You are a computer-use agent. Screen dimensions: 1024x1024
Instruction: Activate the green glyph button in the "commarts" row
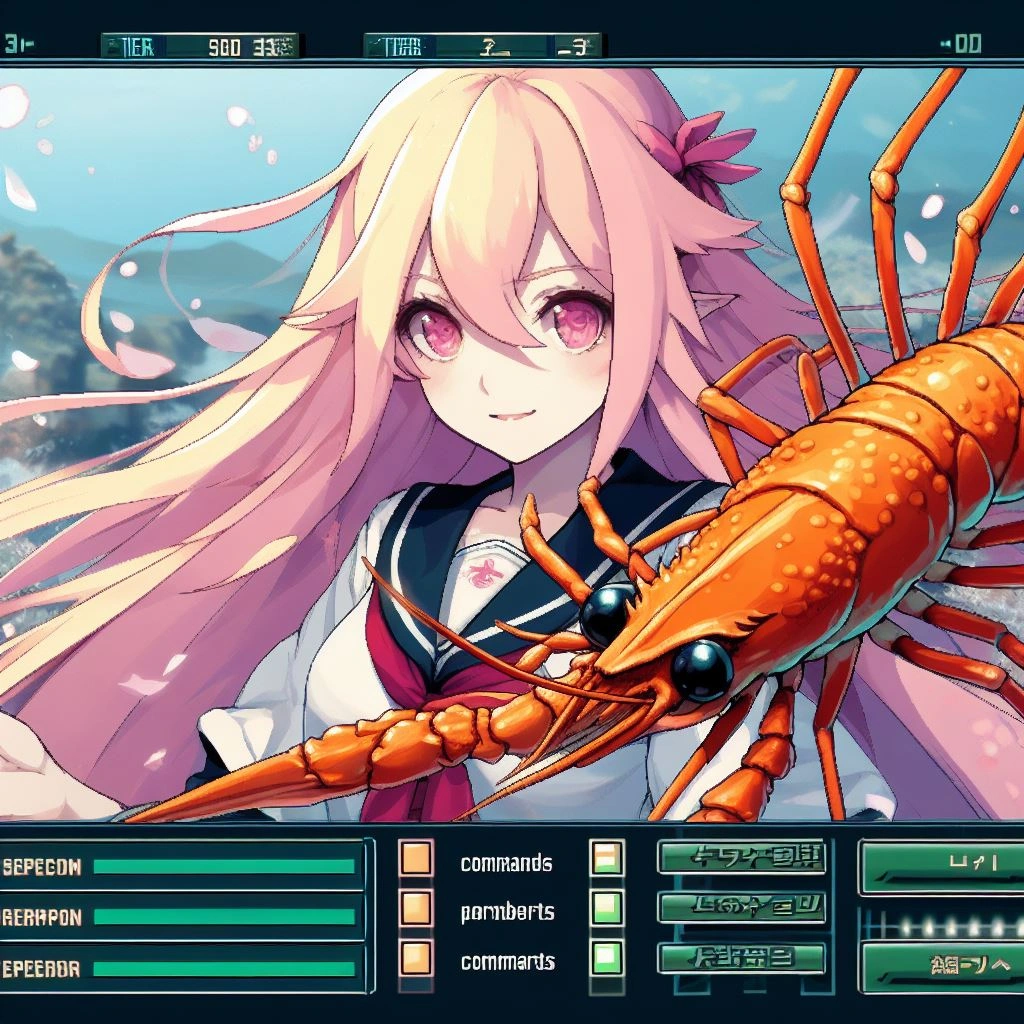(741, 957)
